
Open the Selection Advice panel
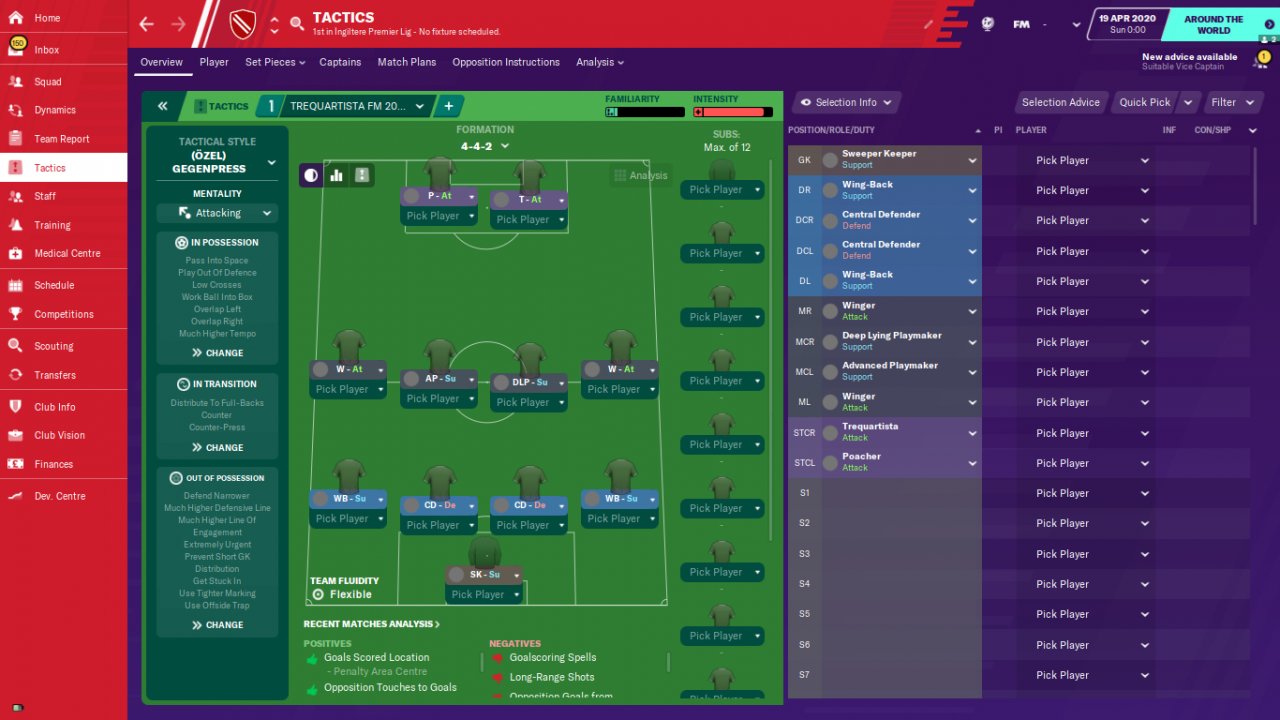click(x=1060, y=102)
